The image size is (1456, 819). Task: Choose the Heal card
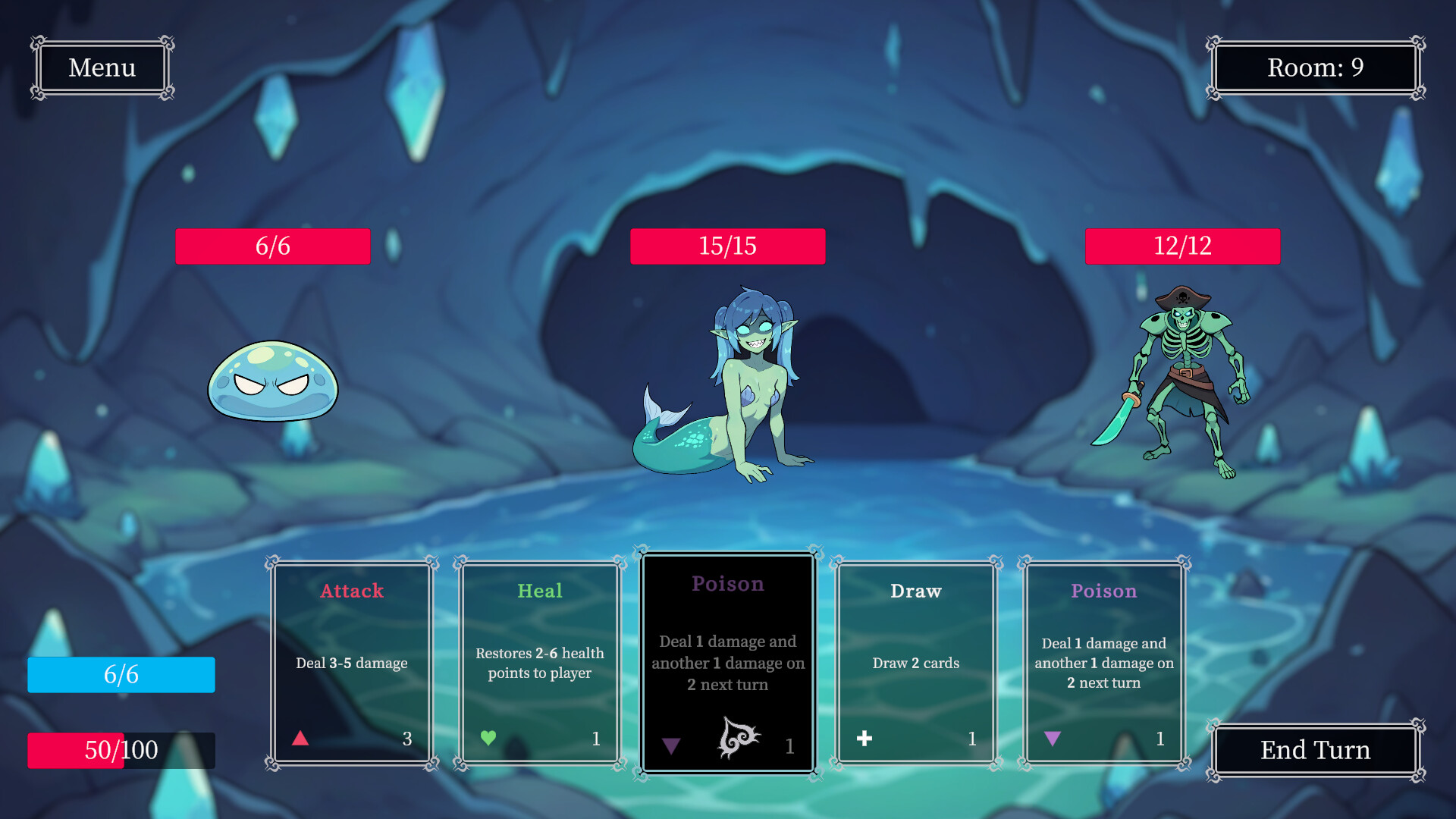point(540,663)
